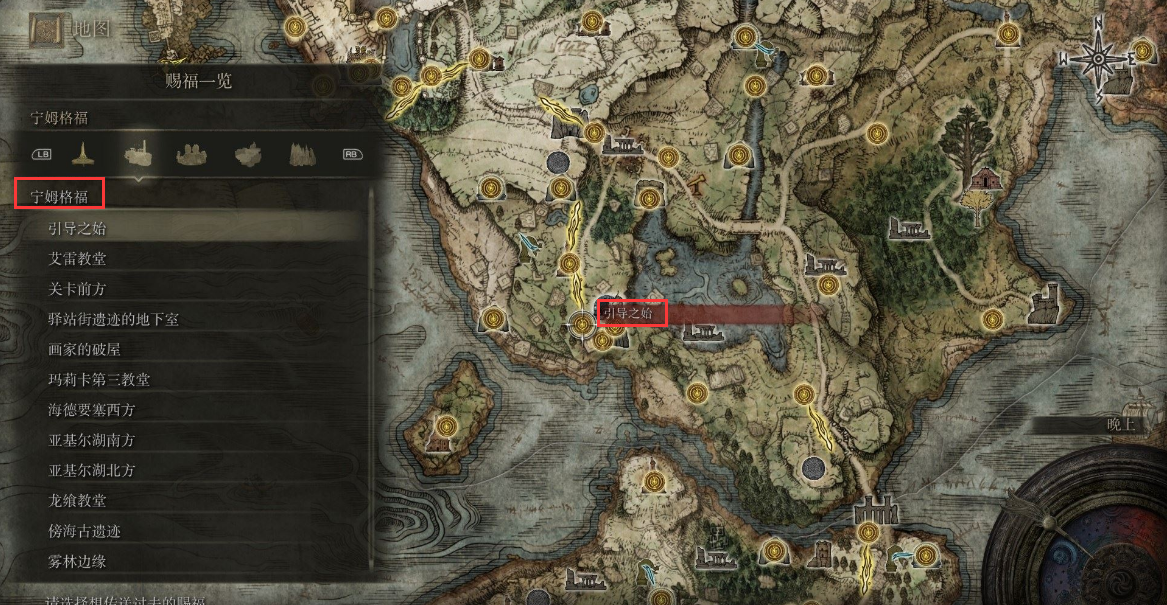Screen dimensions: 1167x605
Task: Click the 海德要塞西方 grace row
Action: coord(92,410)
